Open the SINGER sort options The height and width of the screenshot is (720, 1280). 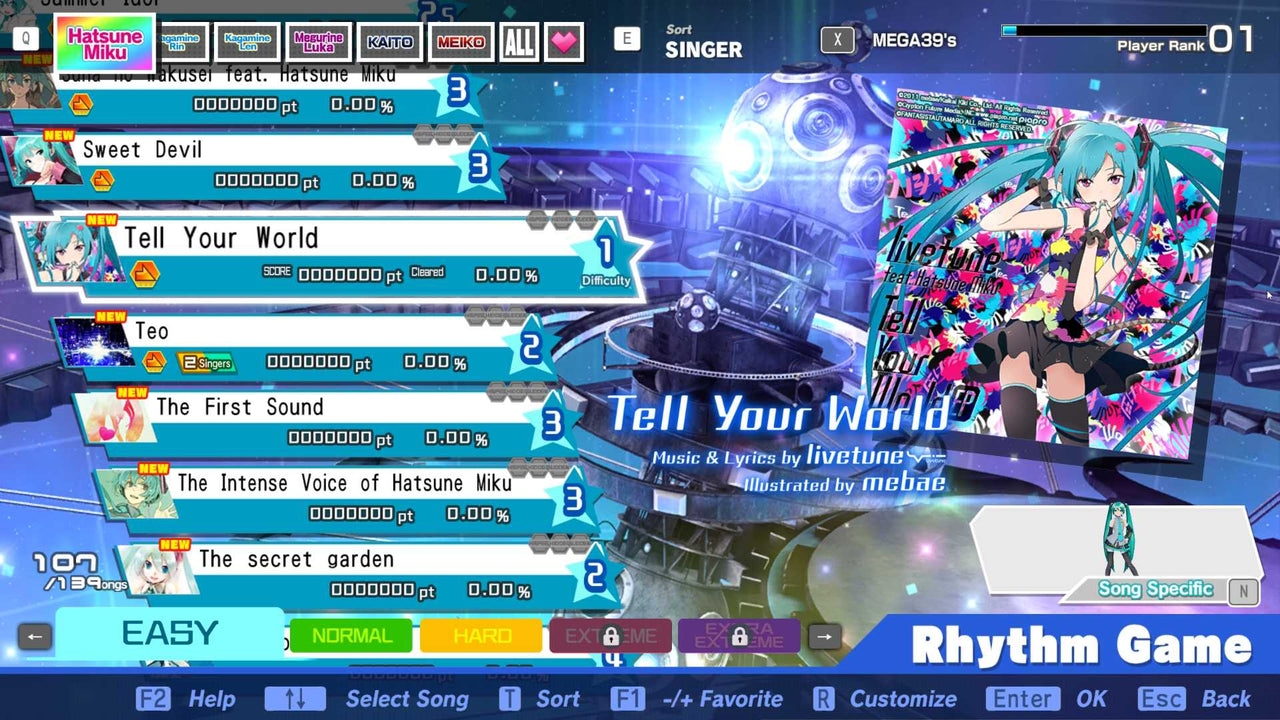(703, 47)
